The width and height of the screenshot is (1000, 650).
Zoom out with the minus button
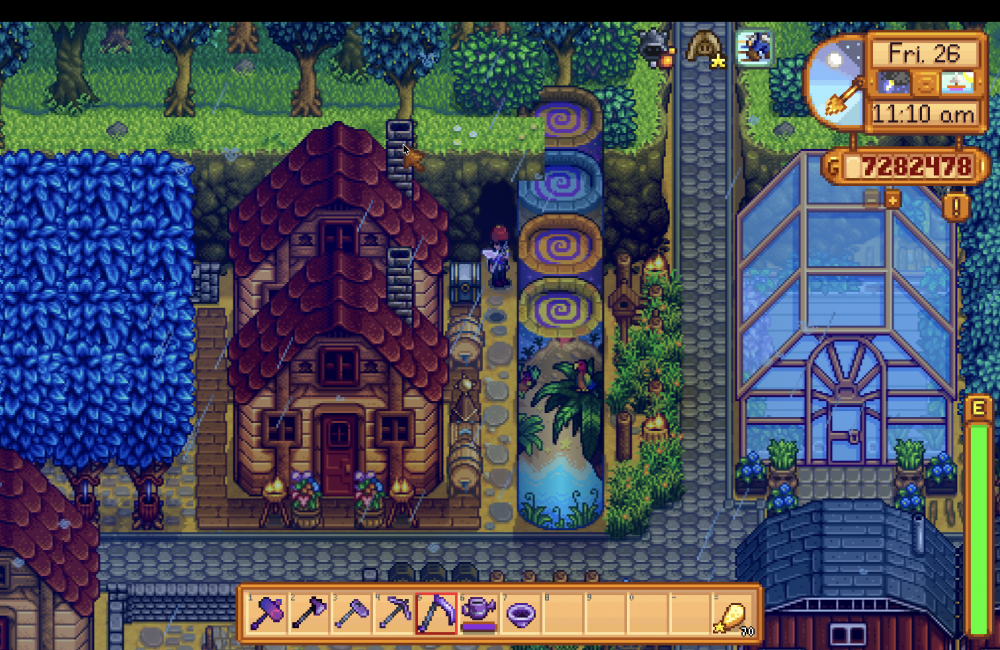pos(873,200)
